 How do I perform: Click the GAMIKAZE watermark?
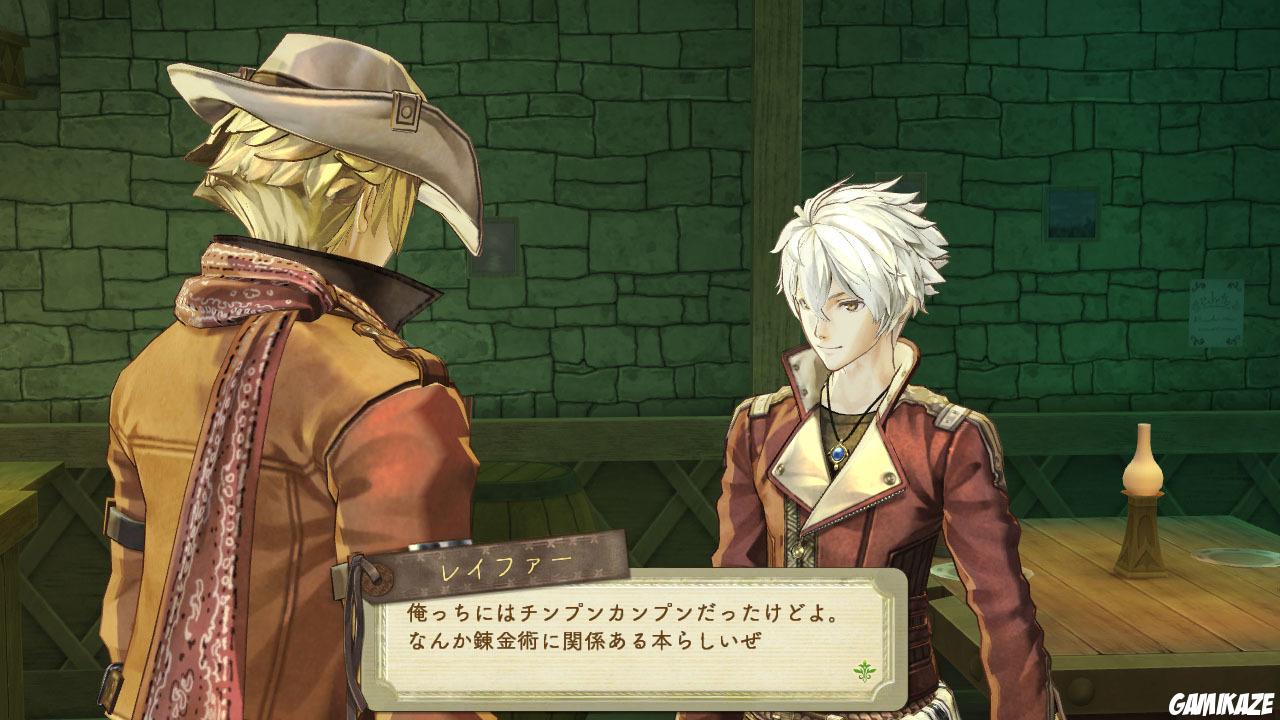click(1220, 700)
